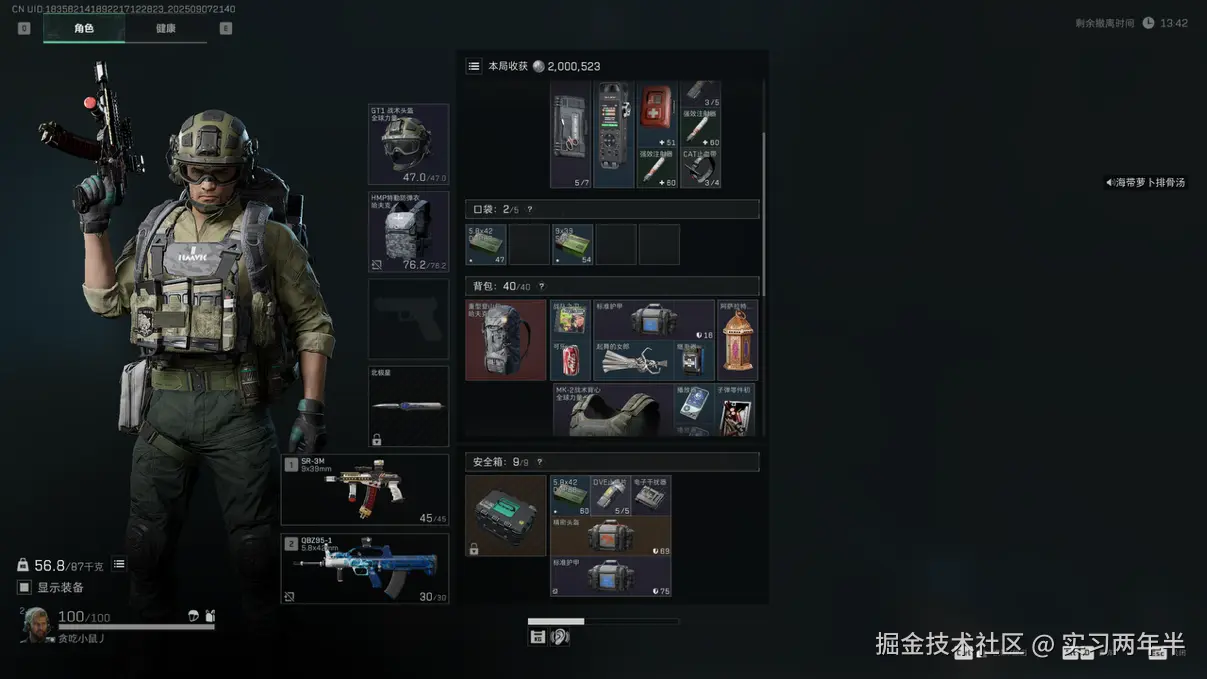The image size is (1207, 679).
Task: Select the GT1 tactical helmet slot
Action: pyautogui.click(x=408, y=145)
